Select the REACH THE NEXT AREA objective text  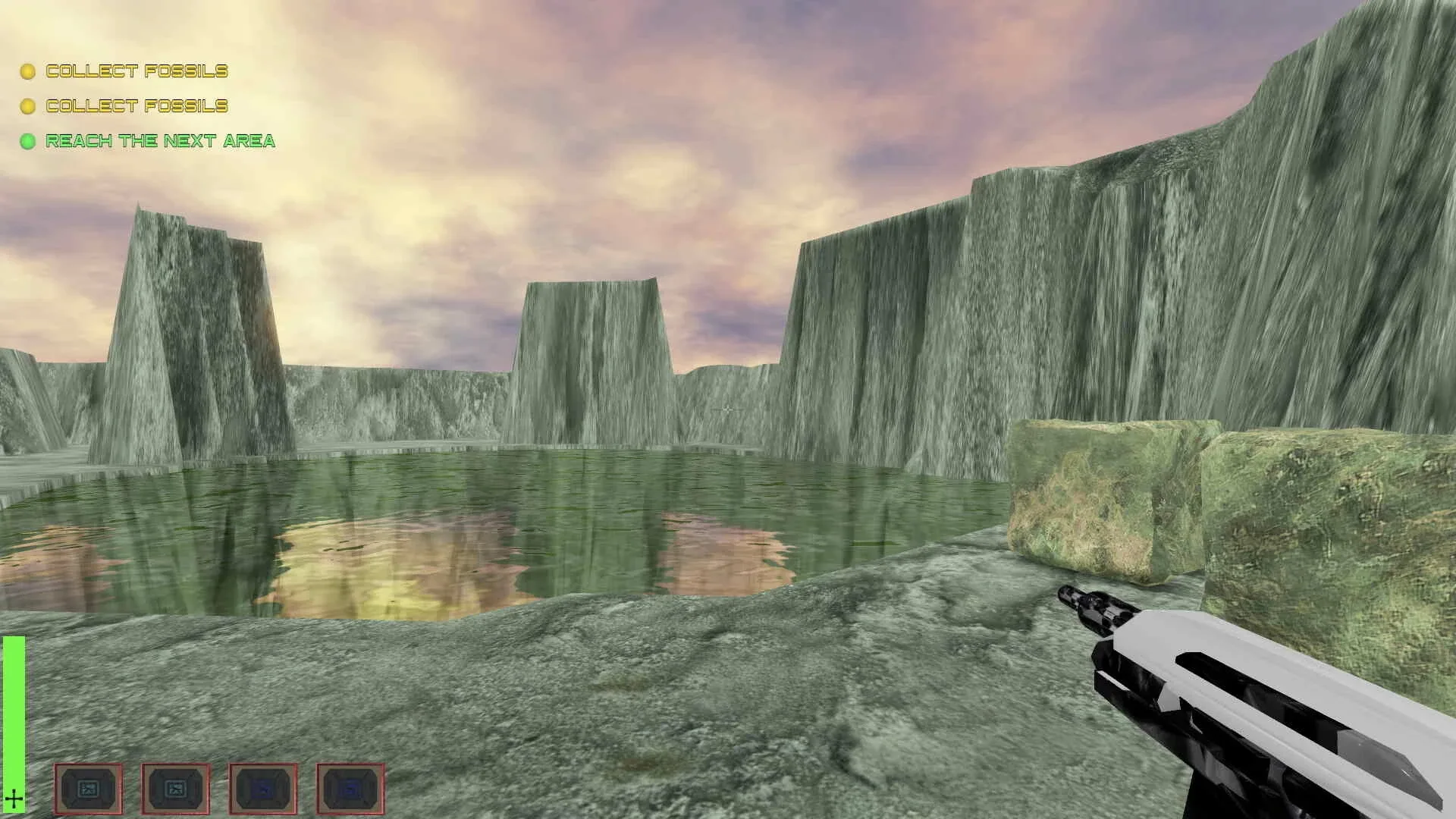coord(161,141)
